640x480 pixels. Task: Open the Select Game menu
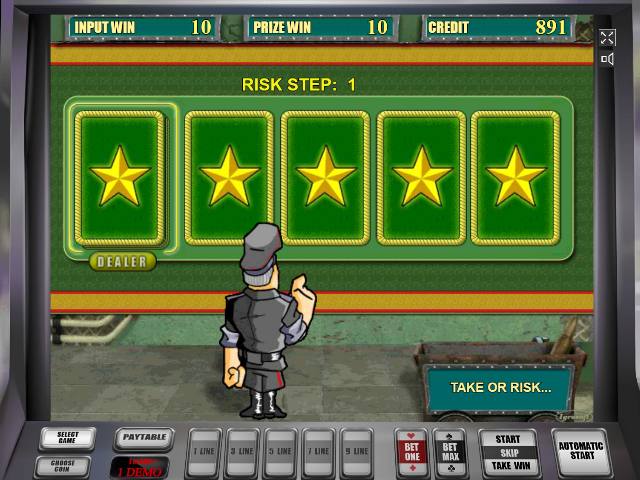click(69, 439)
